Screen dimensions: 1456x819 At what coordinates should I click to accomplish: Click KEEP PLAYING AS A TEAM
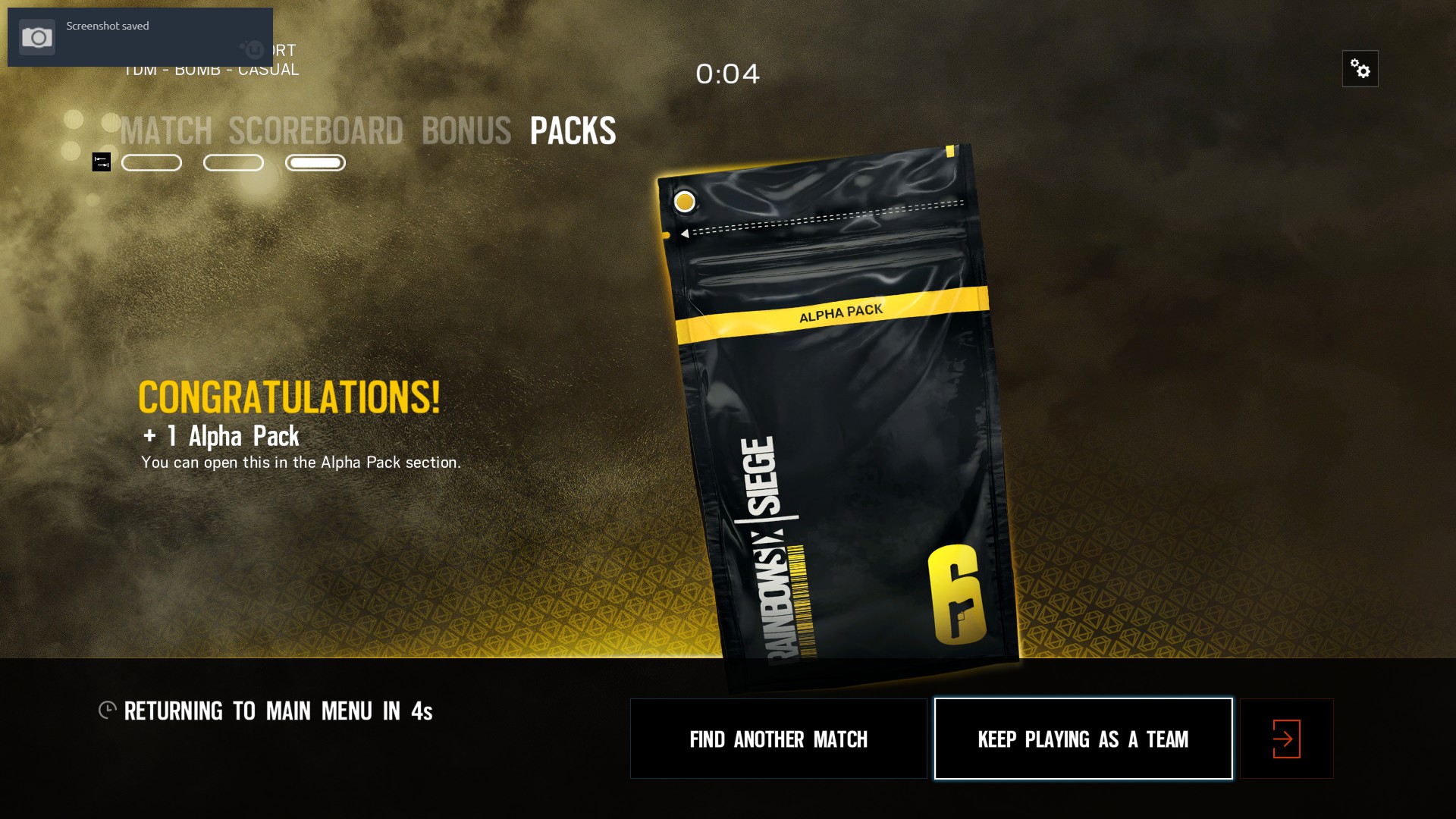click(x=1083, y=738)
